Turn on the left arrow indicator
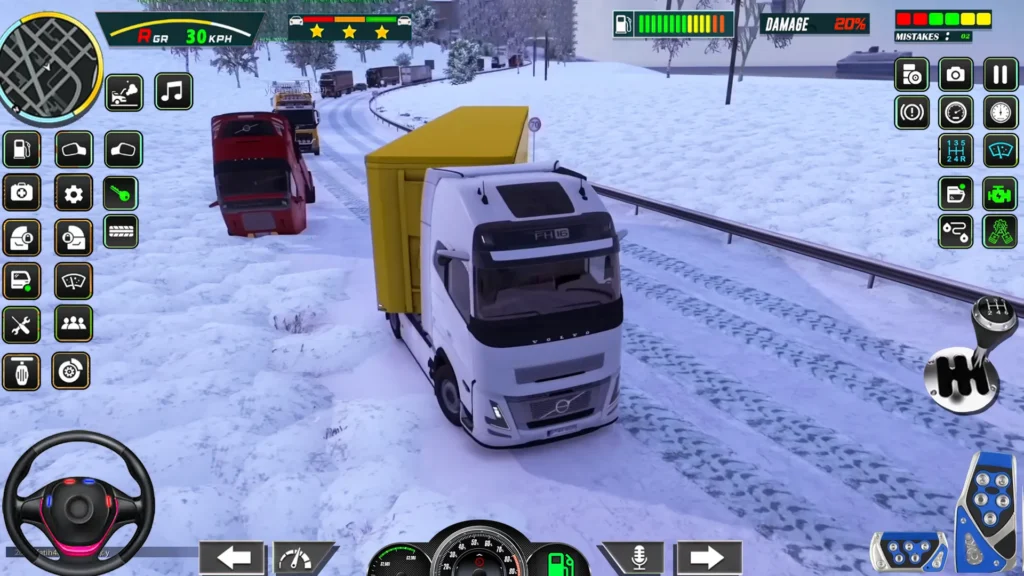1024x576 pixels. [x=232, y=557]
